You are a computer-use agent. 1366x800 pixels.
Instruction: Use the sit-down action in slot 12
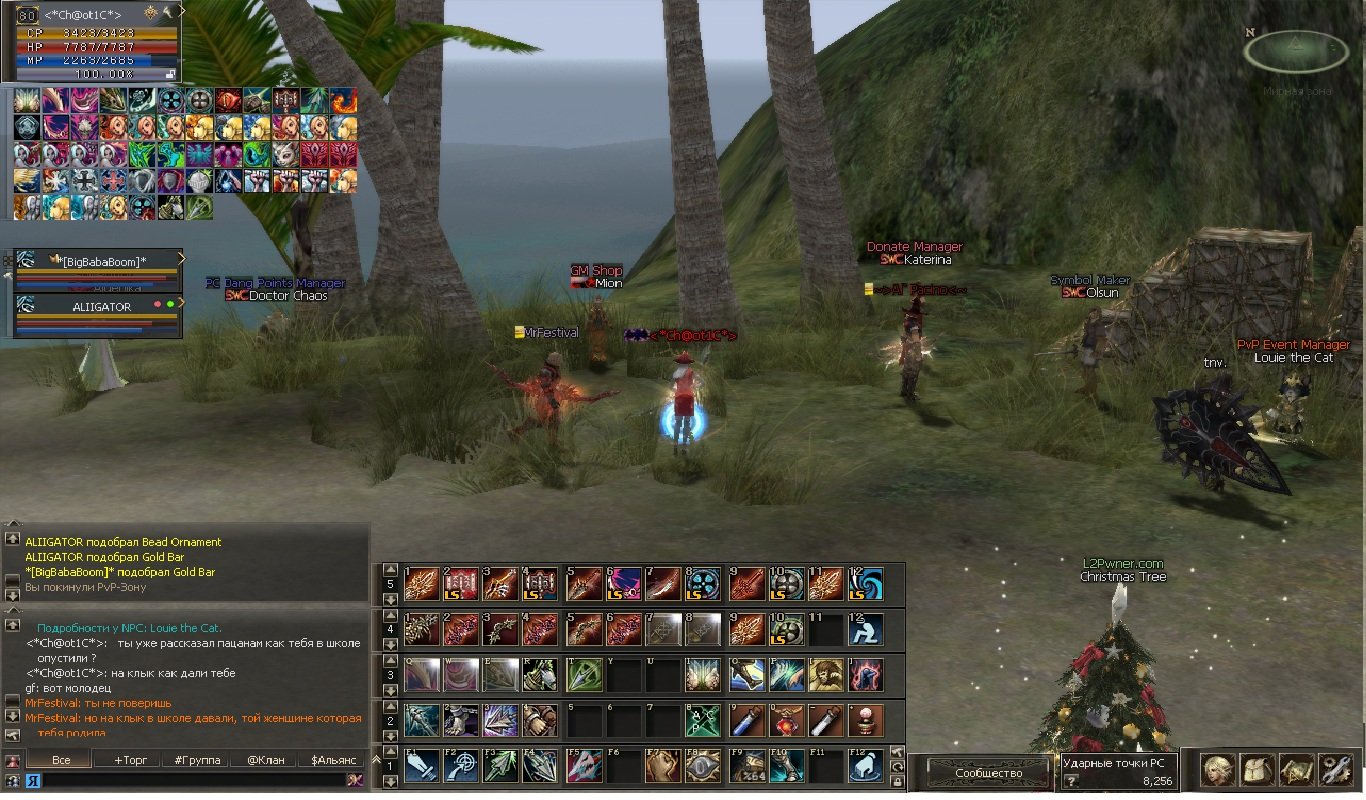click(865, 629)
